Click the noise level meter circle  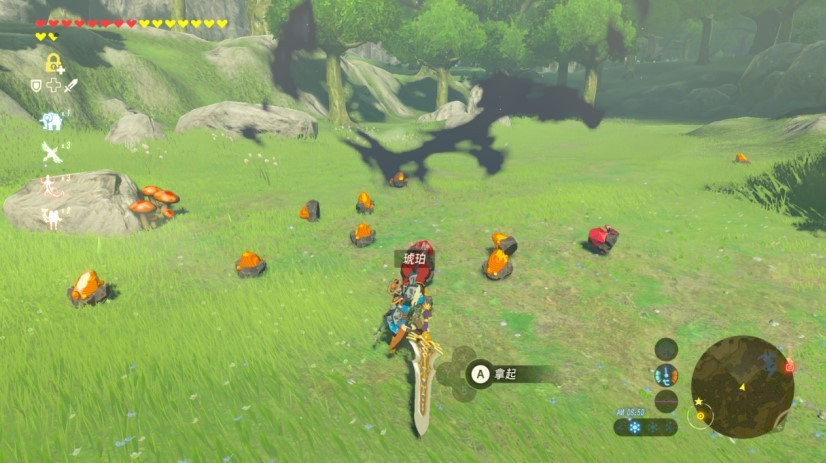click(x=666, y=400)
